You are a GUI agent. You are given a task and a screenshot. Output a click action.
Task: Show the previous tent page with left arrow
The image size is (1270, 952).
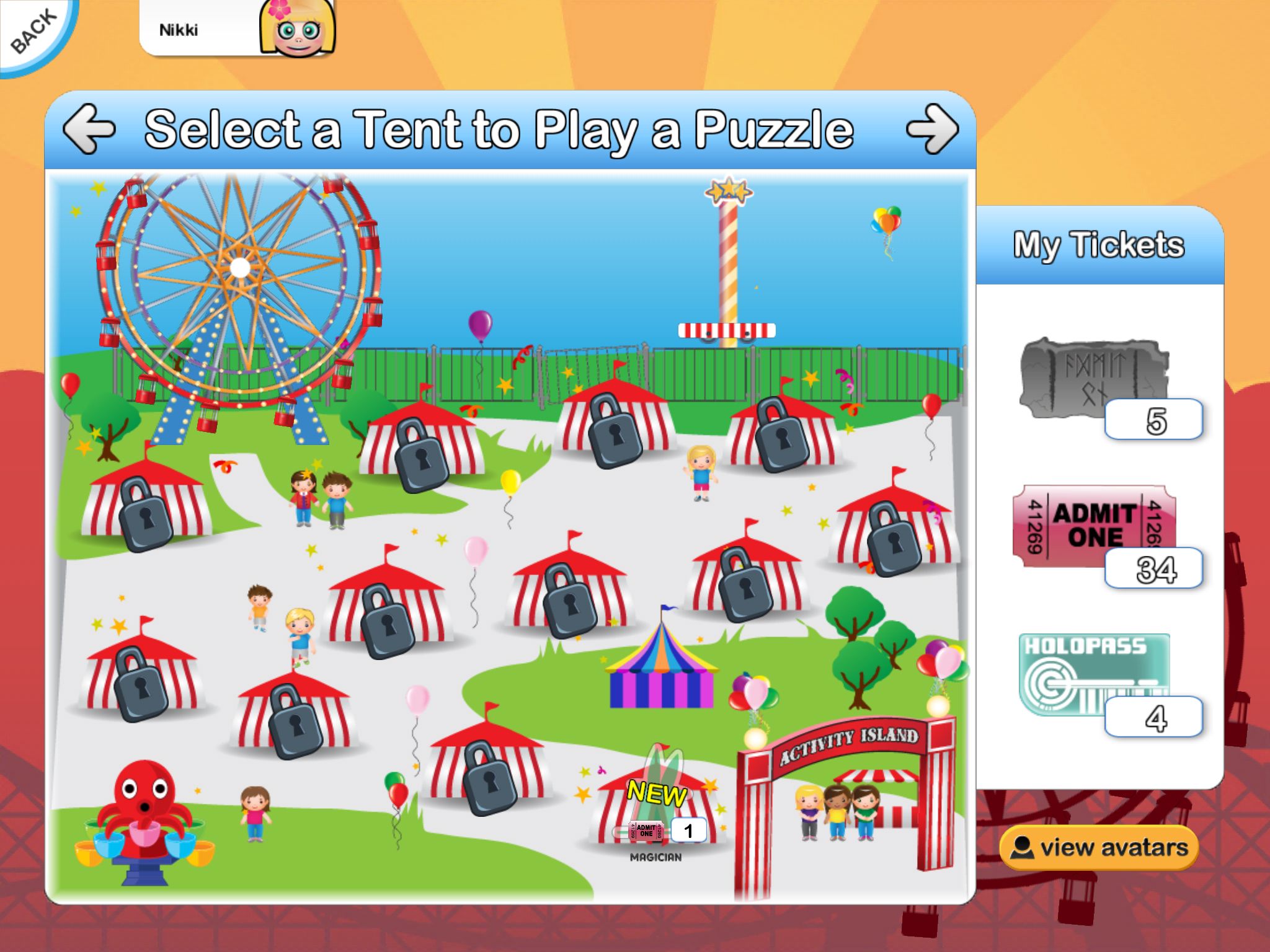pos(89,129)
